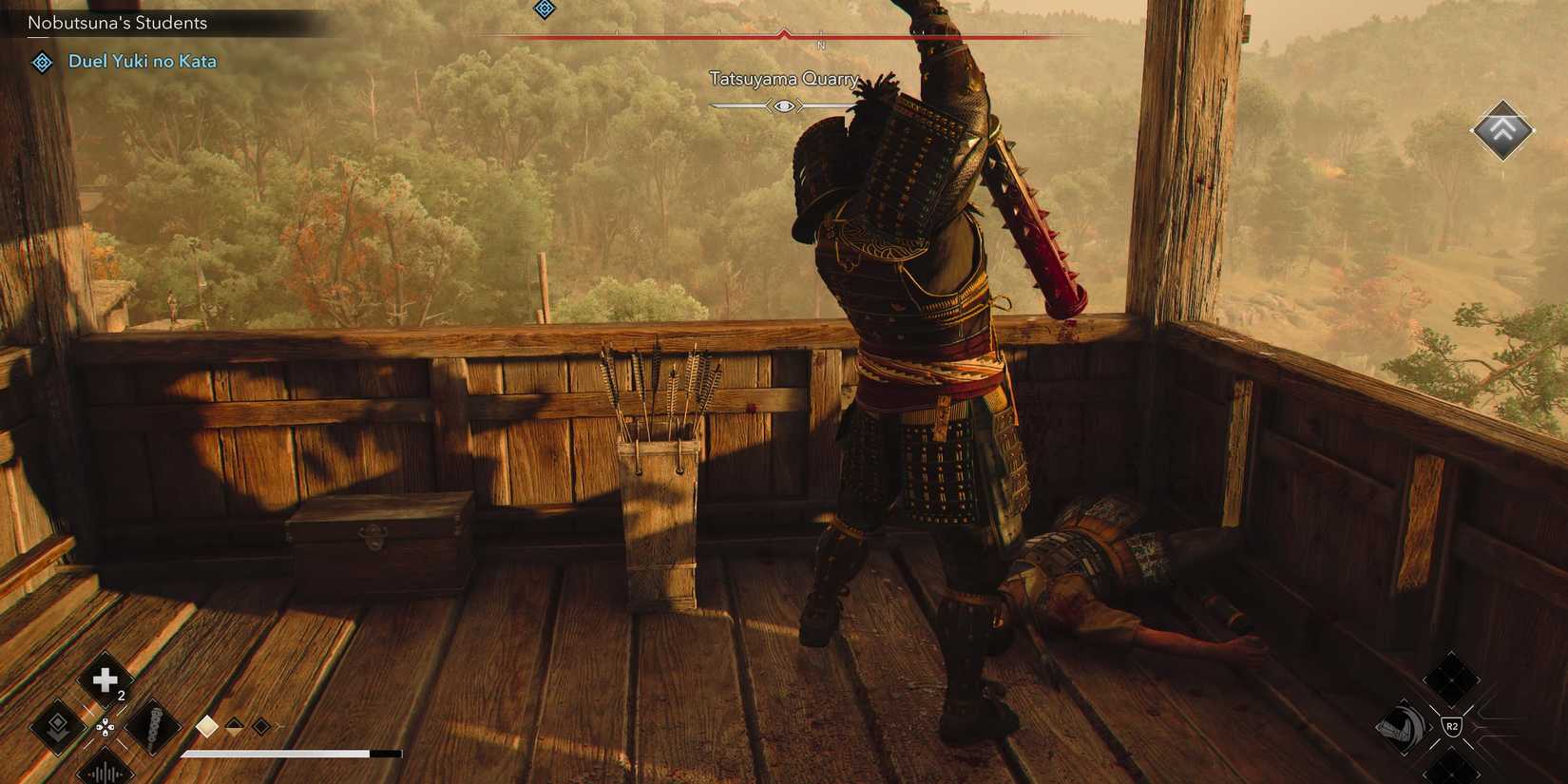Expand the top ability slot around R2
Image resolution: width=1568 pixels, height=784 pixels.
click(x=1451, y=678)
